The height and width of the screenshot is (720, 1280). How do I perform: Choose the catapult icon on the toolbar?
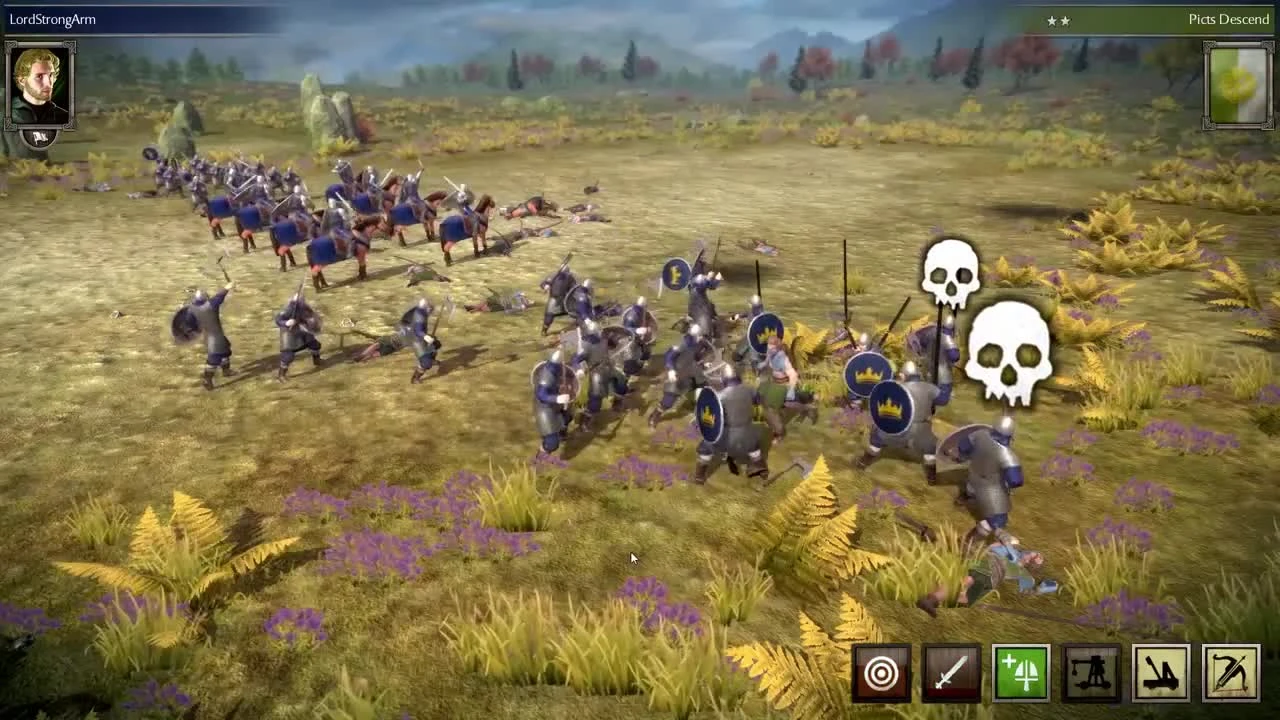(x=1160, y=672)
